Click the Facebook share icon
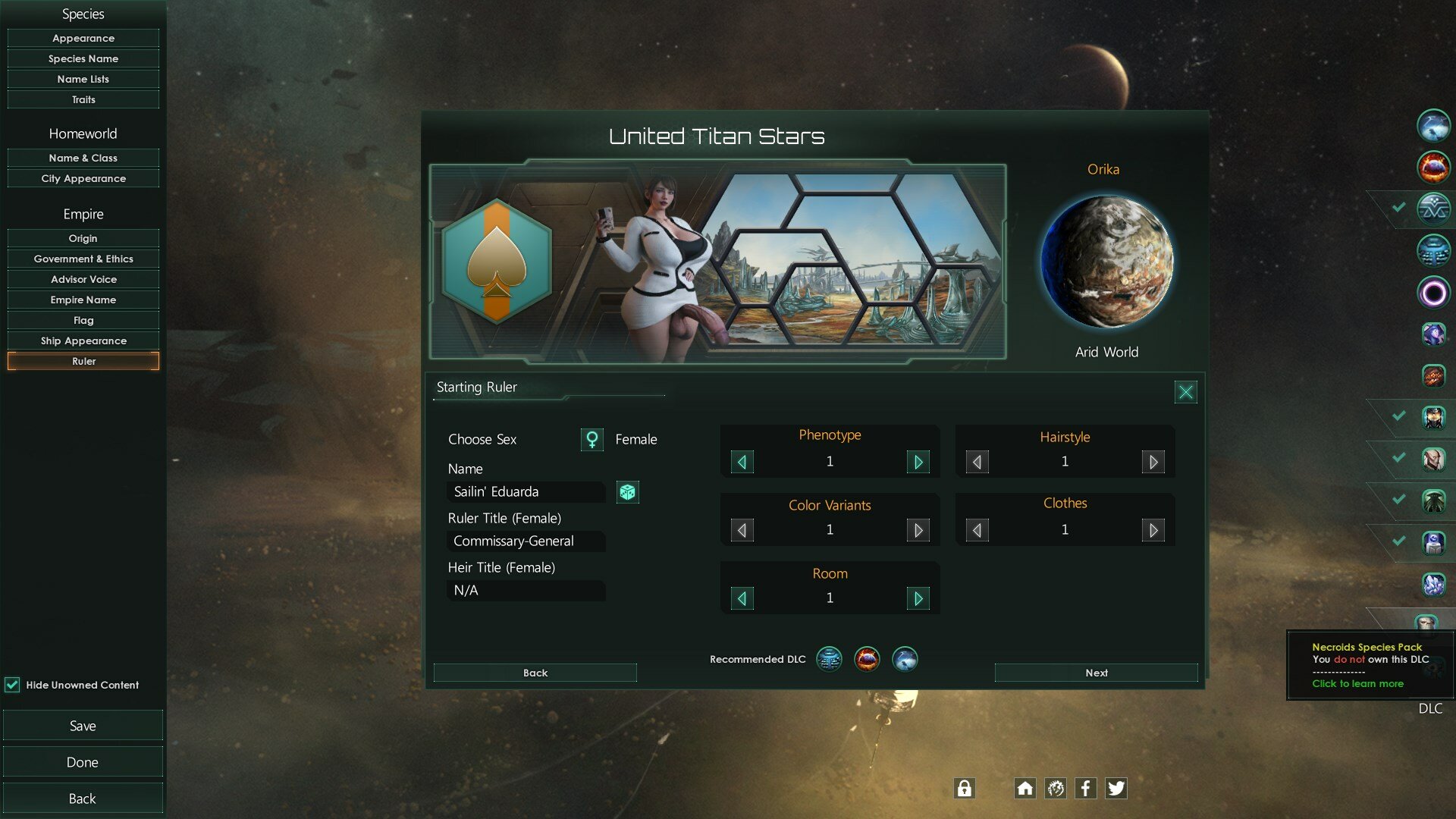Image resolution: width=1456 pixels, height=819 pixels. [x=1085, y=788]
